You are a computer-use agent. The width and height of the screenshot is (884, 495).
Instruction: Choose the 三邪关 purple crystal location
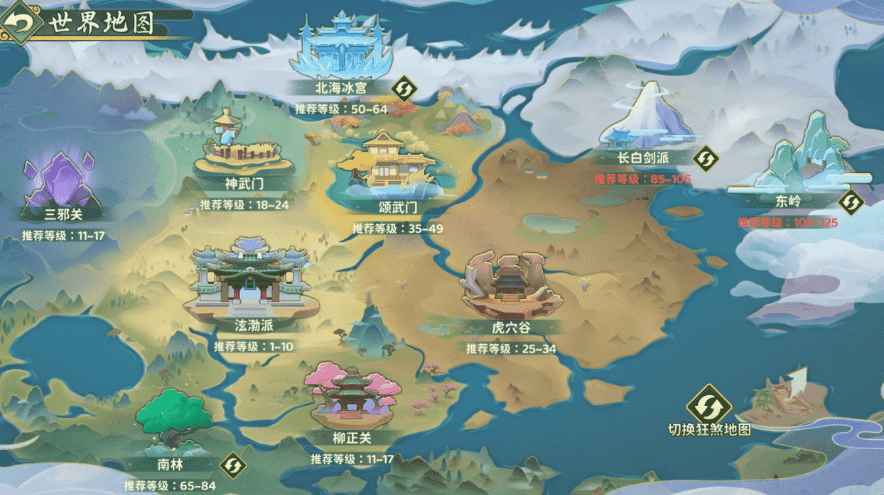63,183
